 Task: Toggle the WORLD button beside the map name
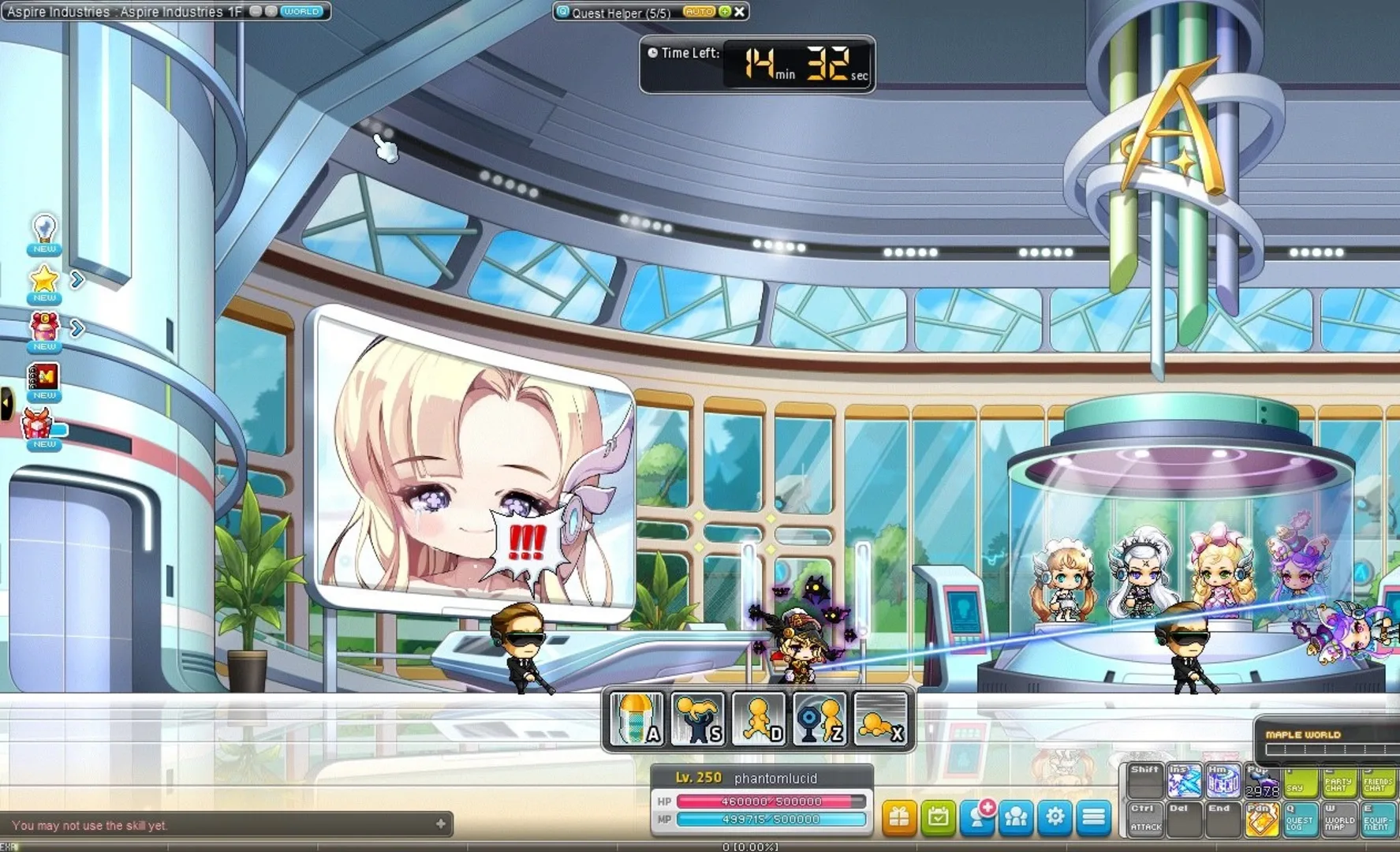[x=301, y=11]
